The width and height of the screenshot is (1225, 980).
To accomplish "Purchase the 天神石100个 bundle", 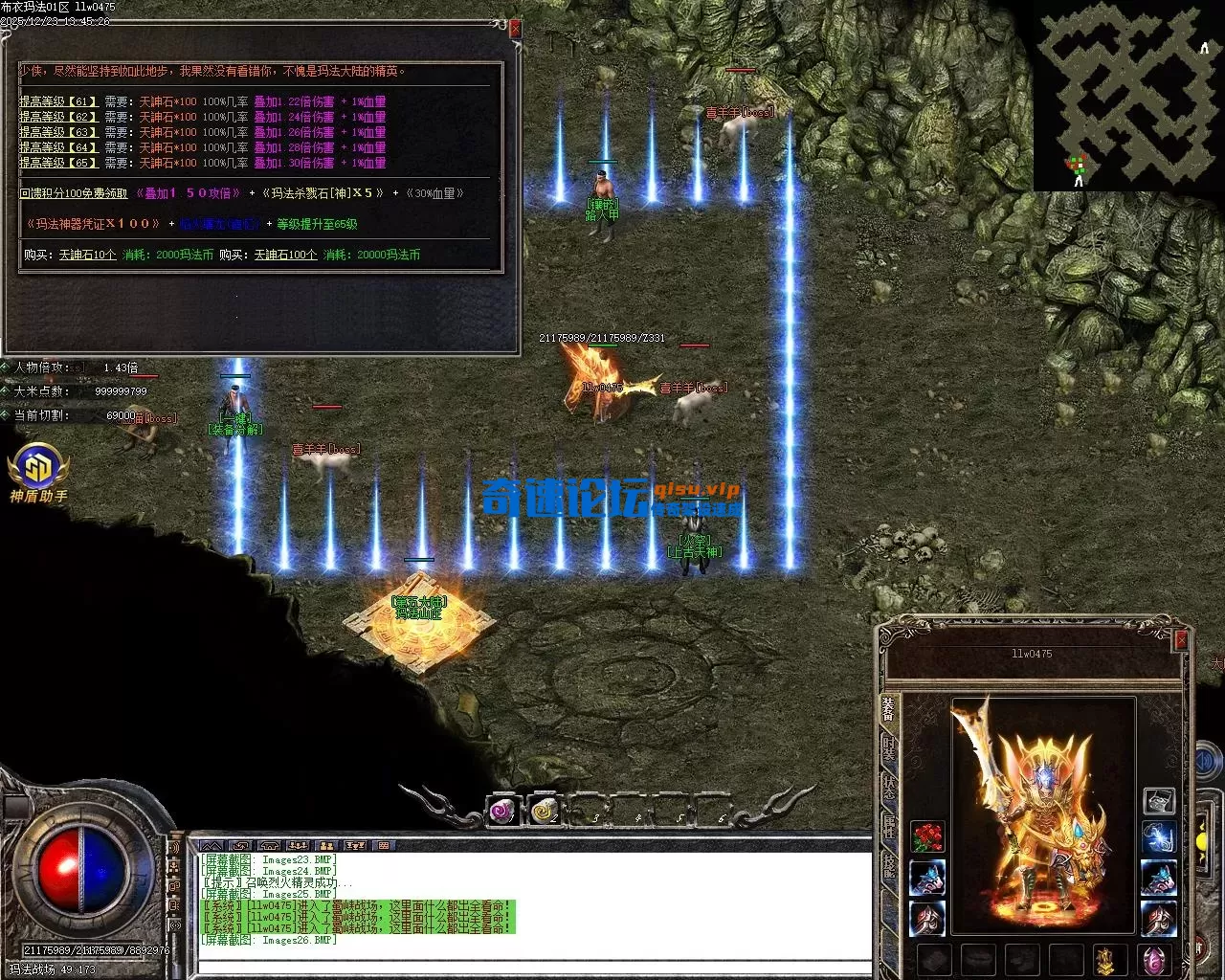I will 285,255.
